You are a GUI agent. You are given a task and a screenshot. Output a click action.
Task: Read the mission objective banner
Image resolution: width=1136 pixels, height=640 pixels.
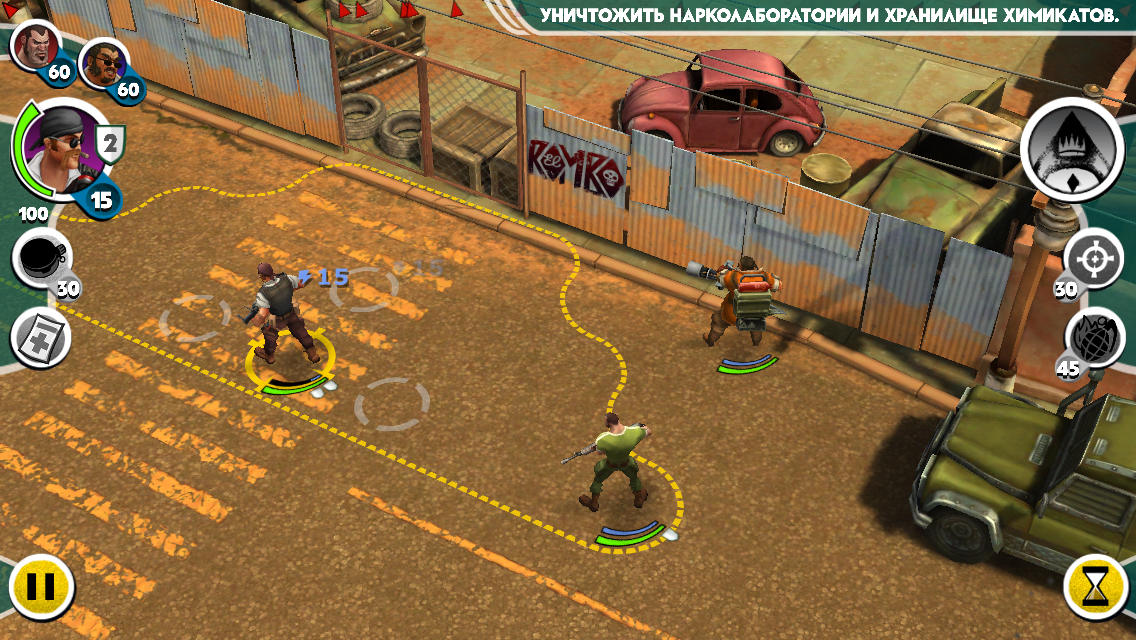(829, 16)
